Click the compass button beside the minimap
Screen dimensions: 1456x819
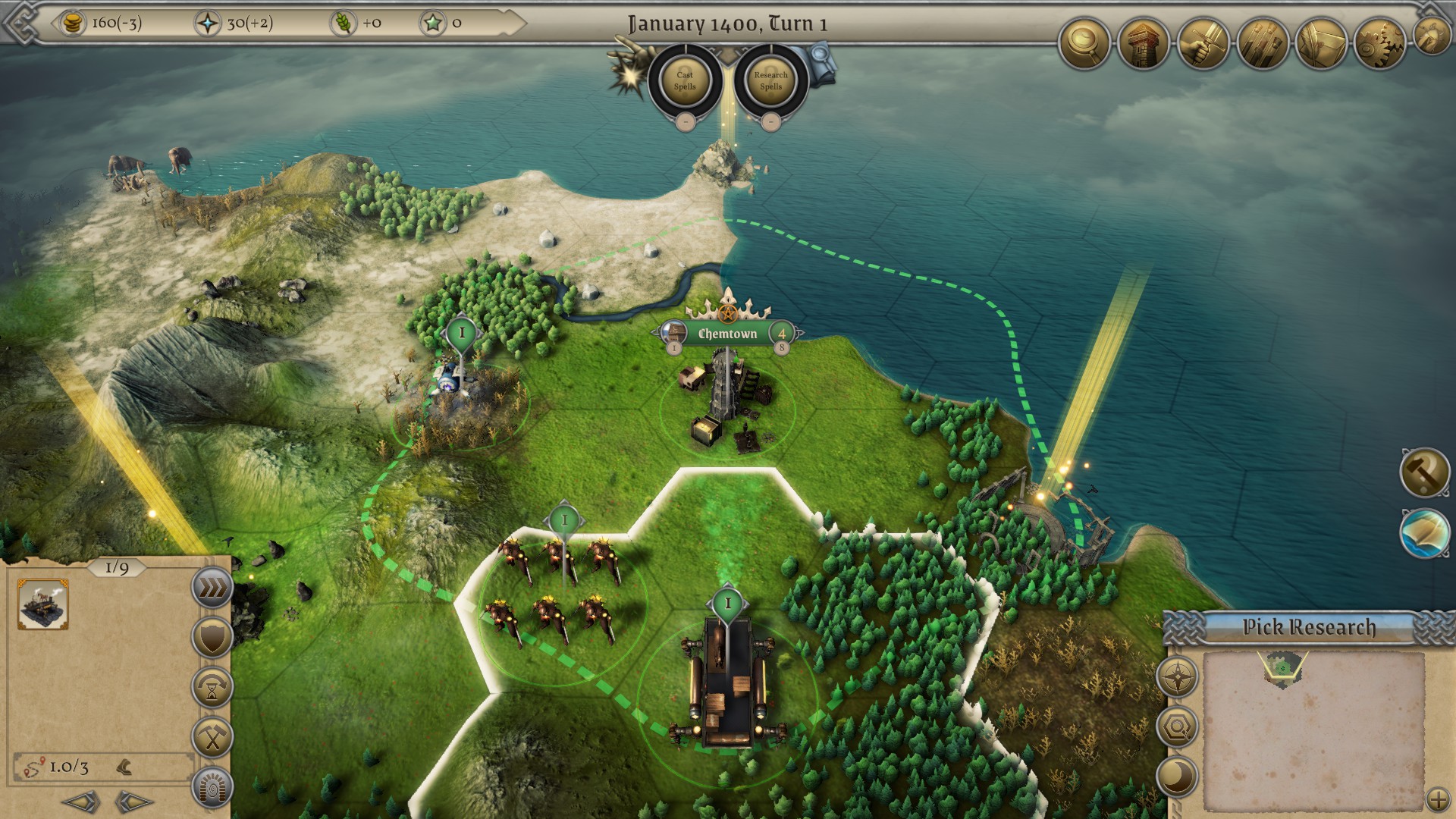tap(1177, 676)
